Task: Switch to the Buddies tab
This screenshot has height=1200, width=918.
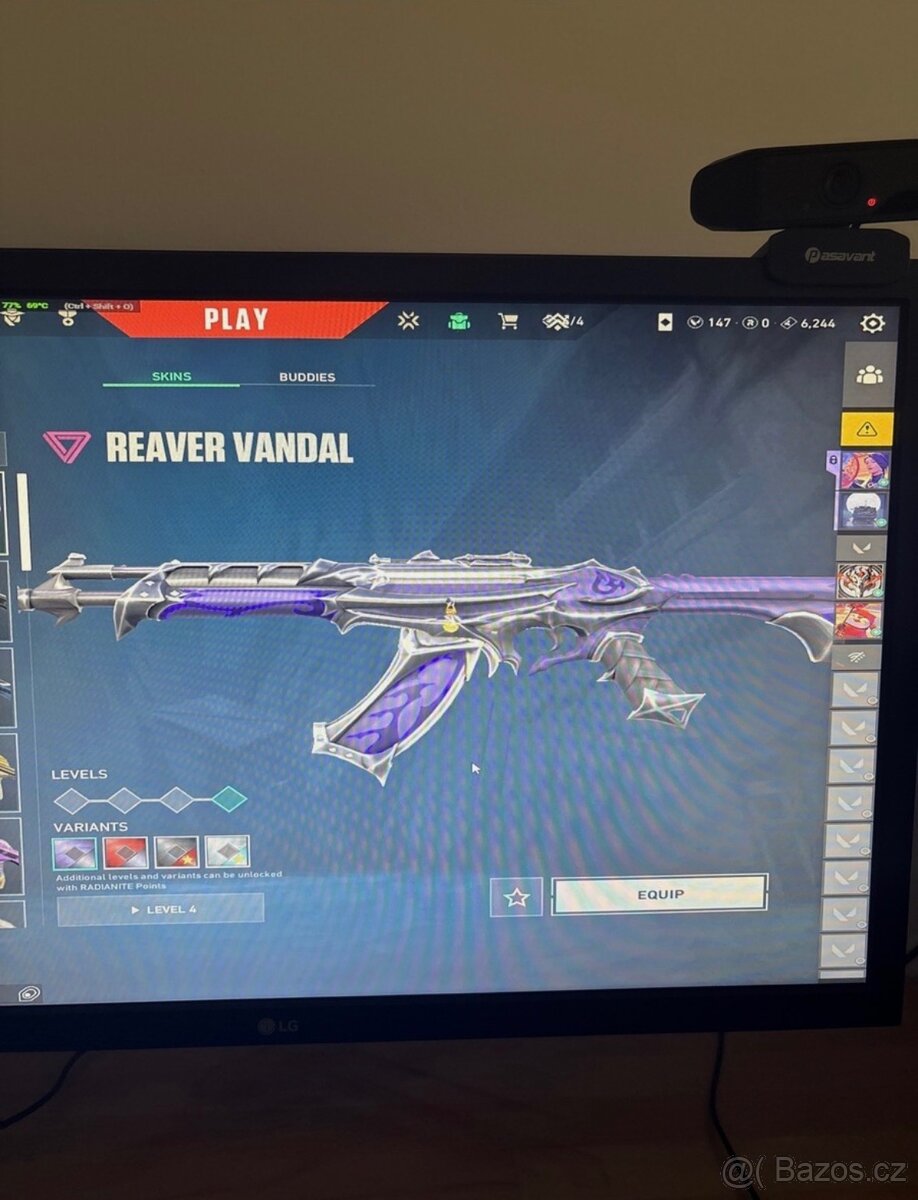Action: pyautogui.click(x=307, y=377)
